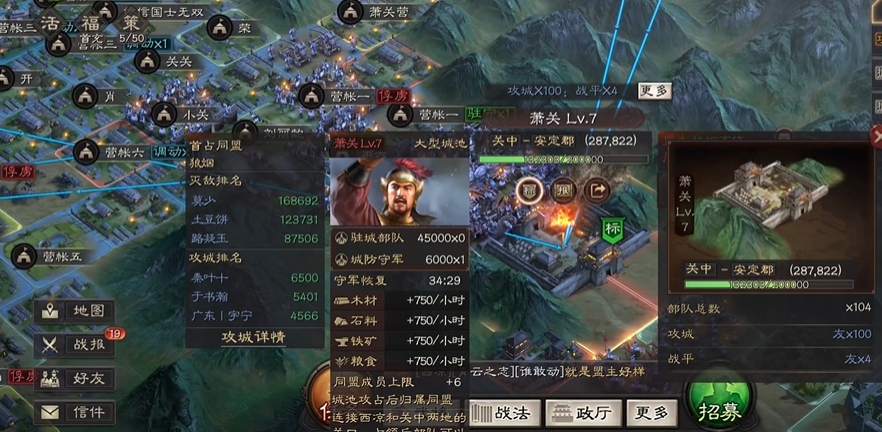Select 莫少 in the kill ranking
Image resolution: width=882 pixels, height=432 pixels.
tap(253, 201)
